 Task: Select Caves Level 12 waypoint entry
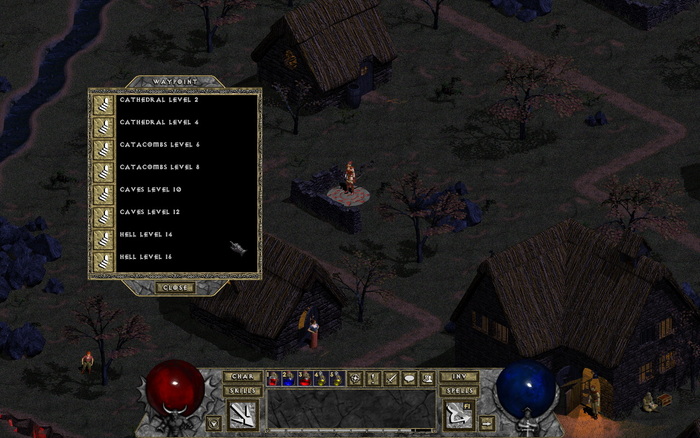(150, 211)
